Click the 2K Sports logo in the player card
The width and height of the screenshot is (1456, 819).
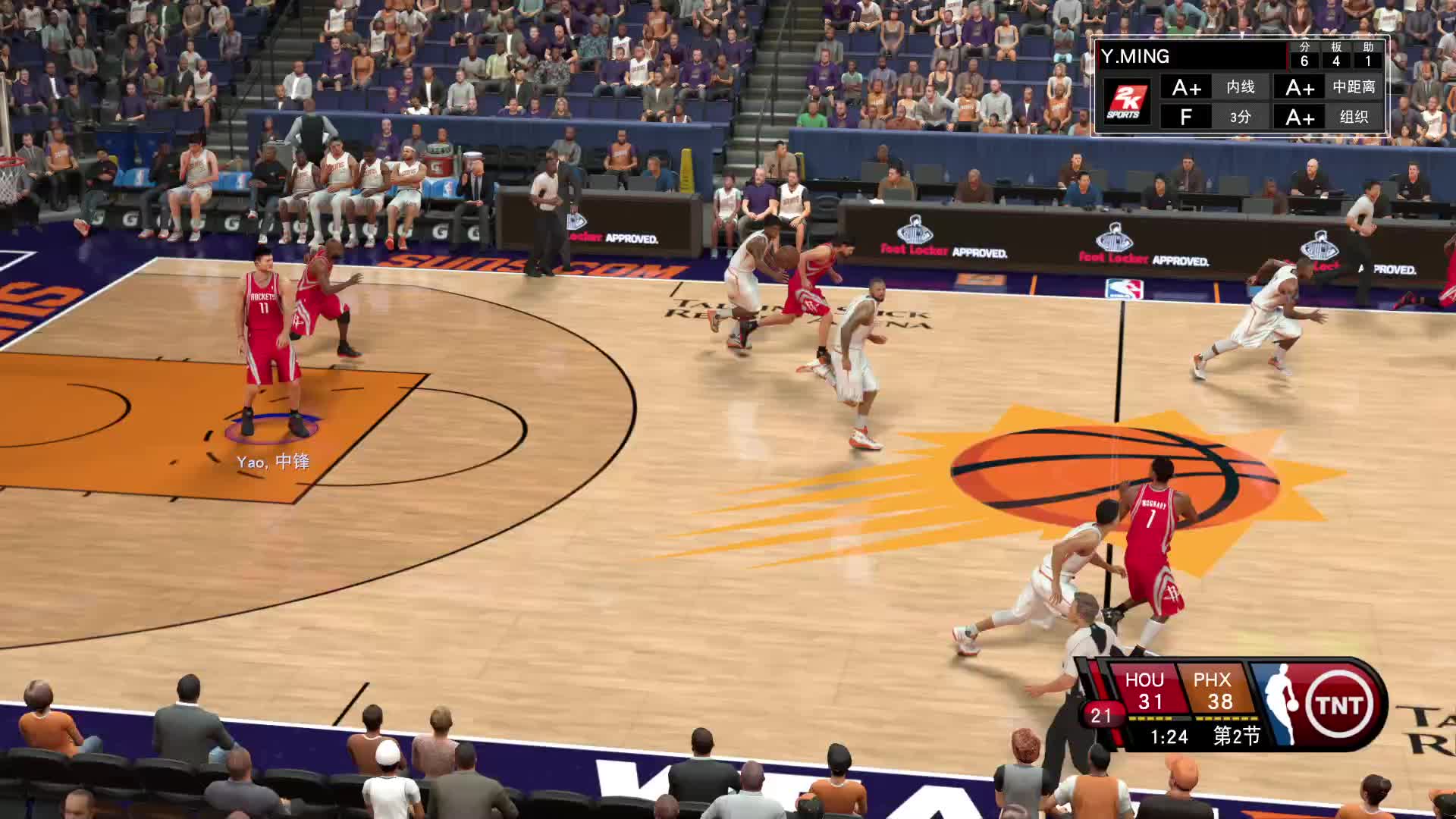[1125, 102]
